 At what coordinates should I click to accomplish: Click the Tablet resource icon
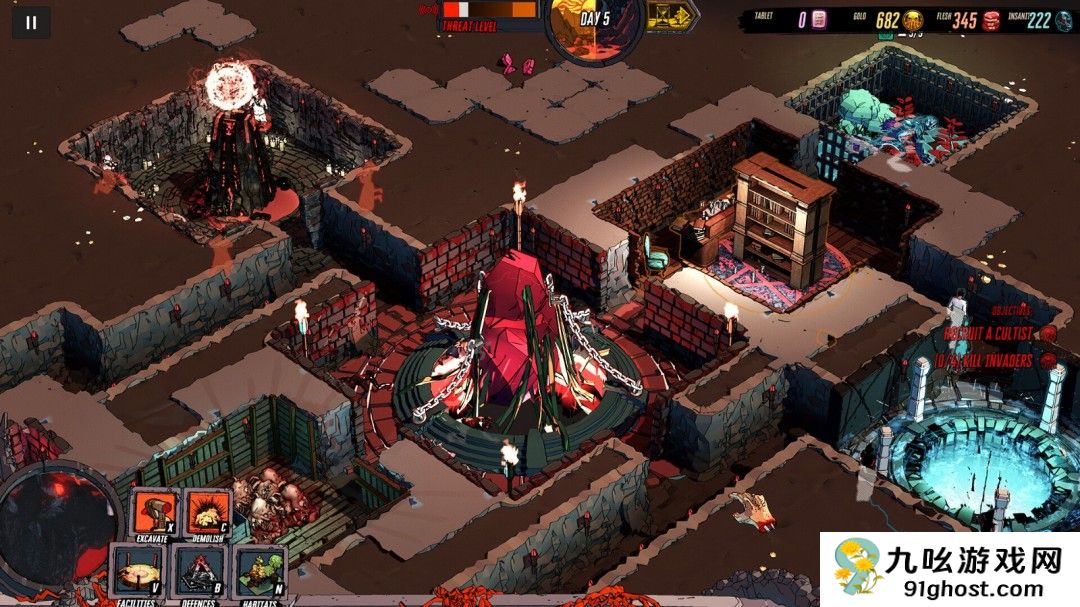pyautogui.click(x=819, y=20)
